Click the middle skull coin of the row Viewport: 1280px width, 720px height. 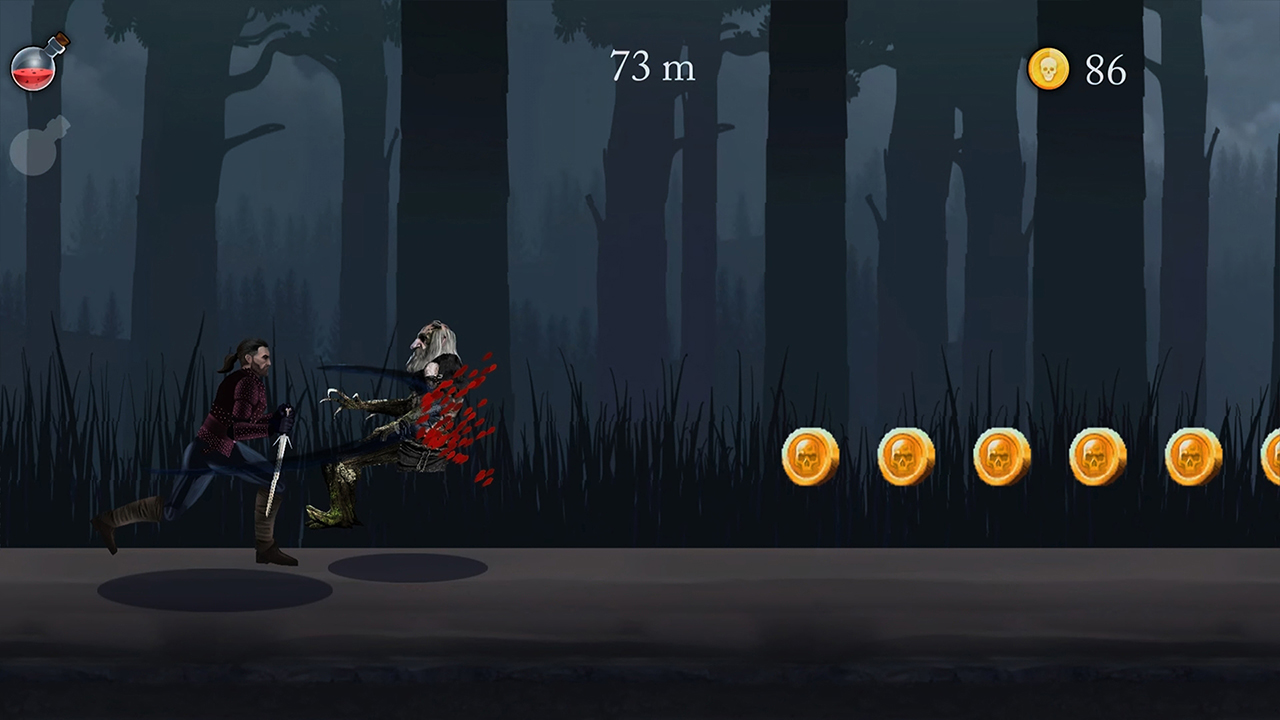point(1001,457)
